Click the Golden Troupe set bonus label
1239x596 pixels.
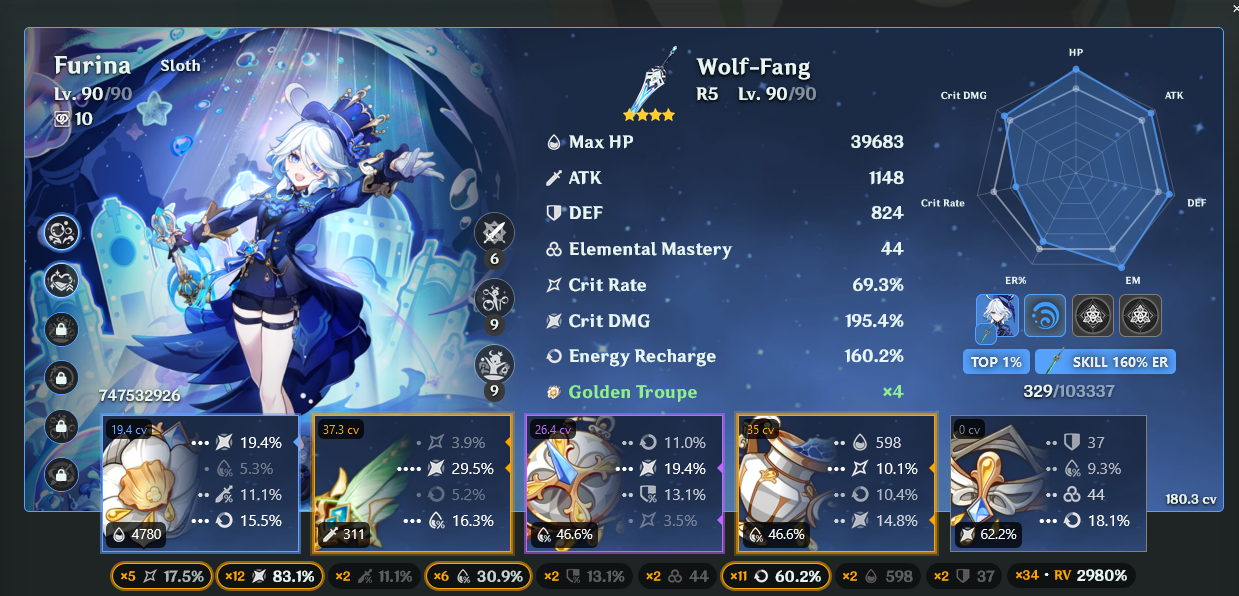(x=633, y=392)
